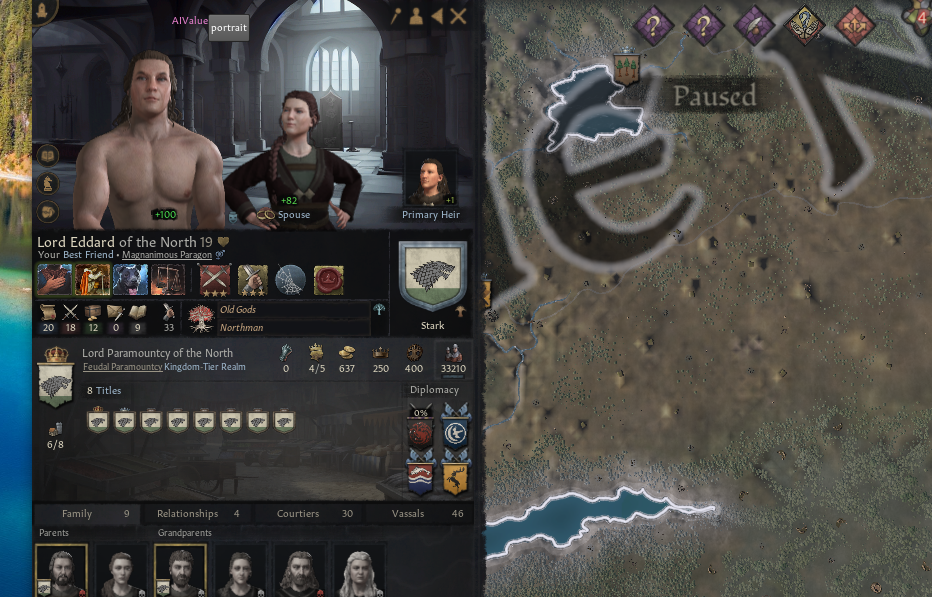Select the red three-headed dragon shield
The height and width of the screenshot is (597, 932).
tap(421, 433)
